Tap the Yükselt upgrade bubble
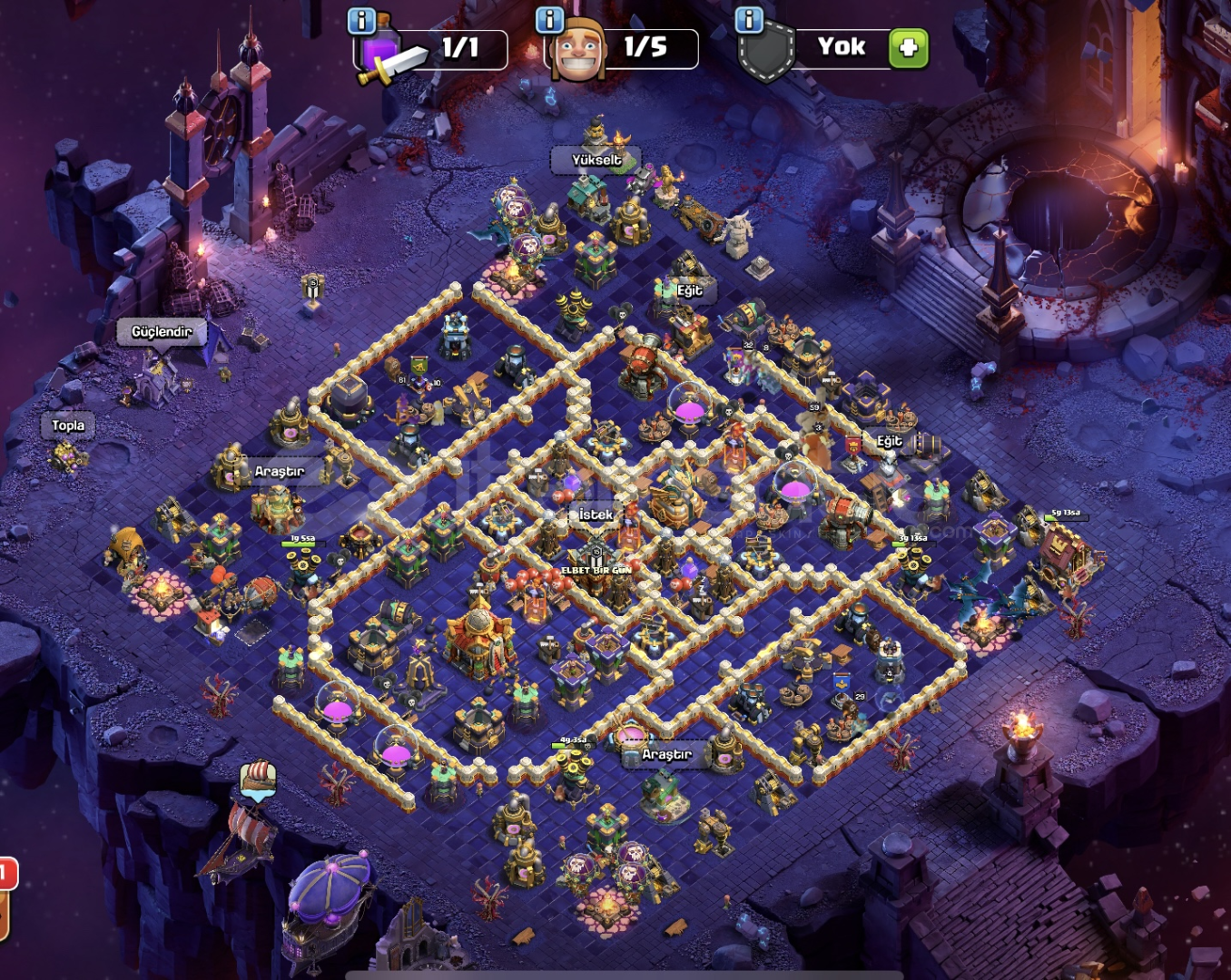 596,160
